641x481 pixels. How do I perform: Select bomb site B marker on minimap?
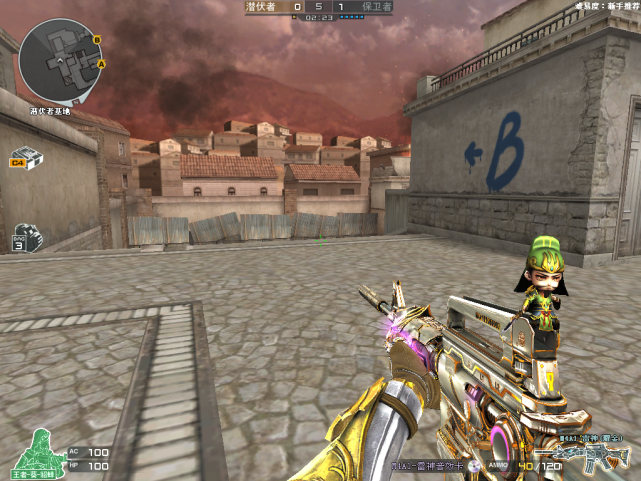(97, 40)
